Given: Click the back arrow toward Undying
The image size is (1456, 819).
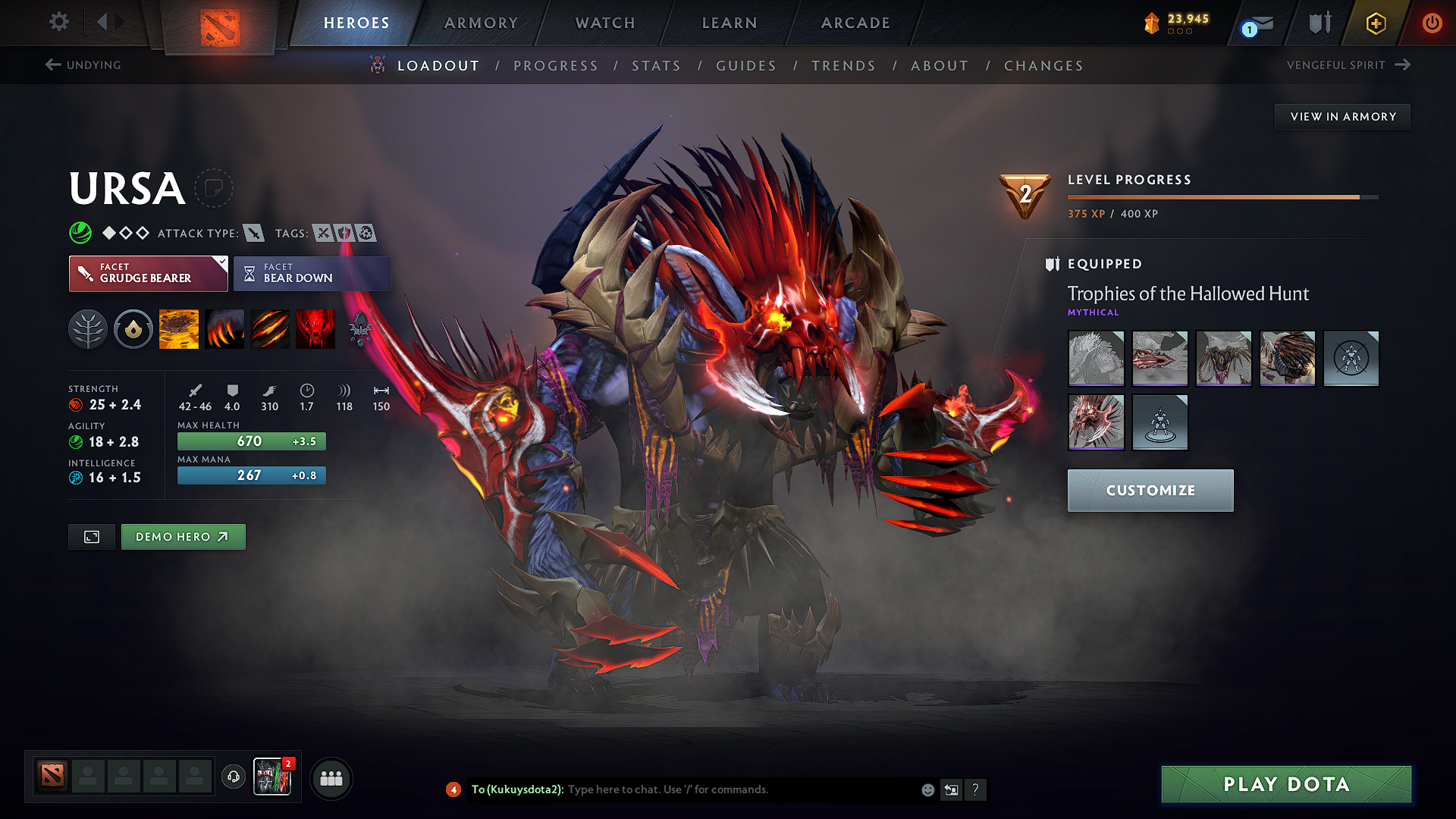Looking at the screenshot, I should (x=52, y=64).
